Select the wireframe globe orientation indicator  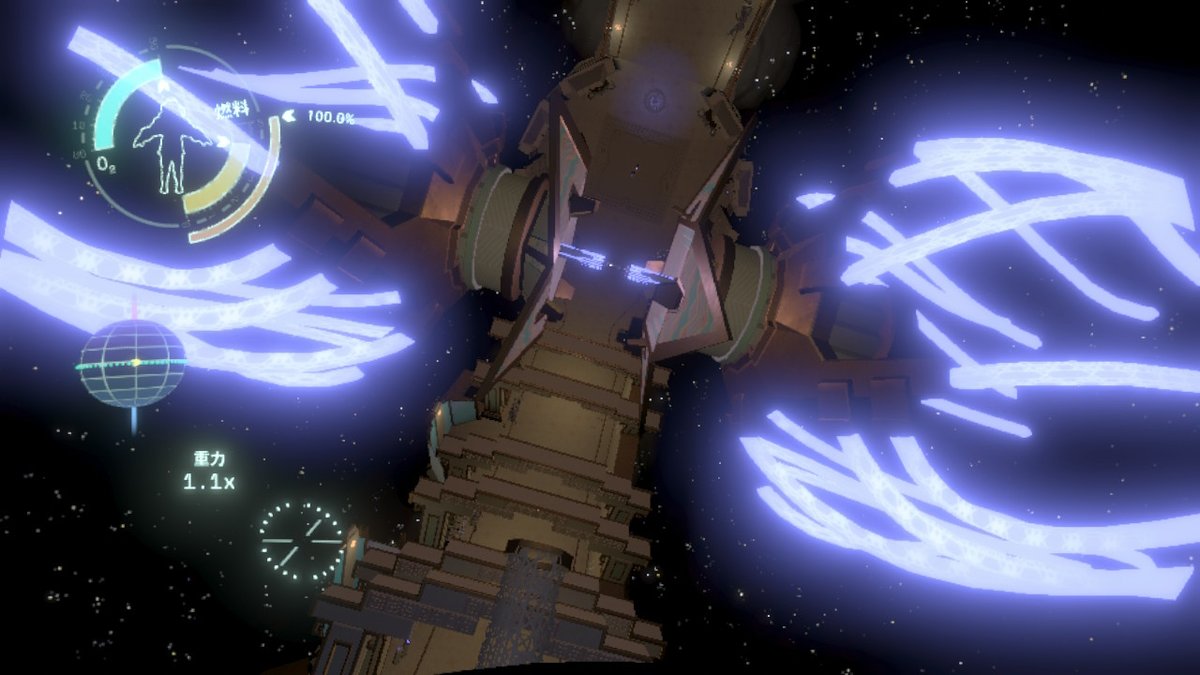(133, 363)
